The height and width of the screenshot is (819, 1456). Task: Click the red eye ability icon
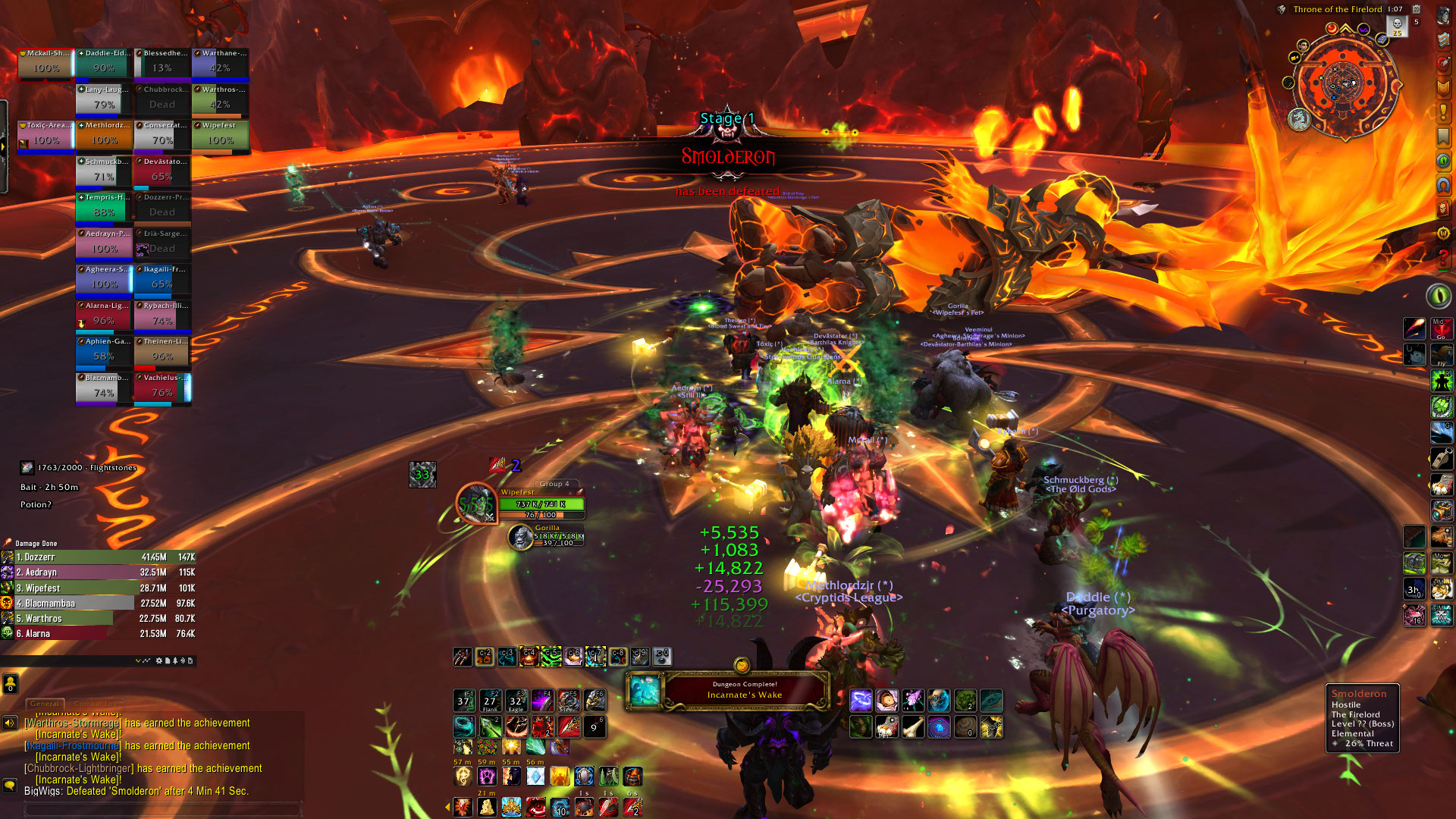(537, 806)
